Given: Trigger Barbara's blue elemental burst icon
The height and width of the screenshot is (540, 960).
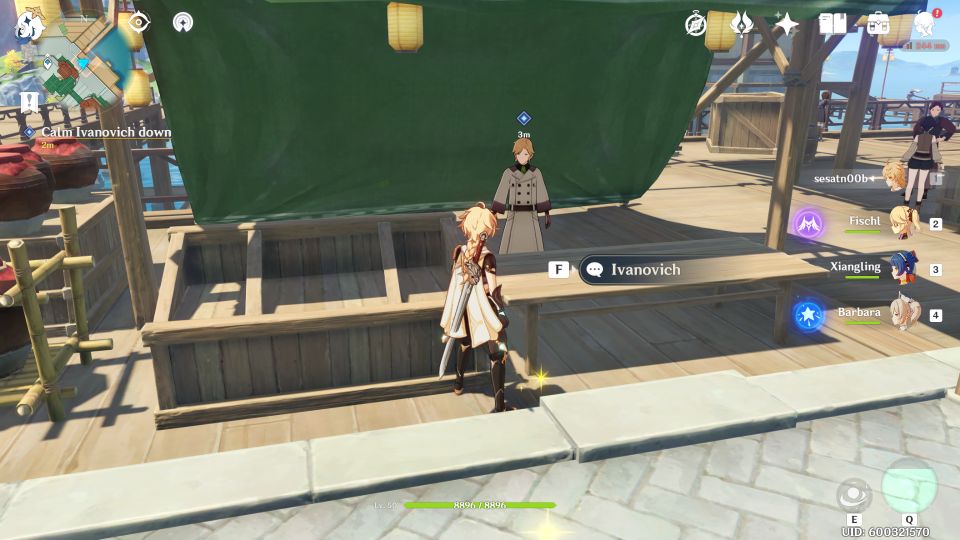Looking at the screenshot, I should point(808,316).
